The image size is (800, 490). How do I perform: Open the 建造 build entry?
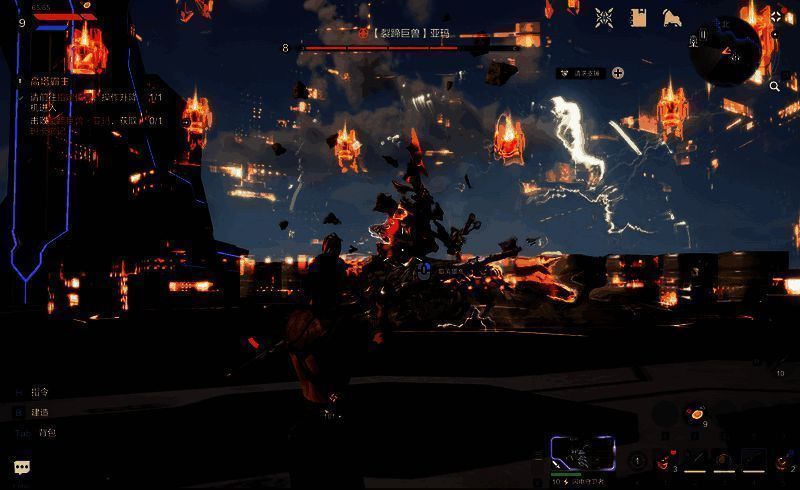point(40,412)
